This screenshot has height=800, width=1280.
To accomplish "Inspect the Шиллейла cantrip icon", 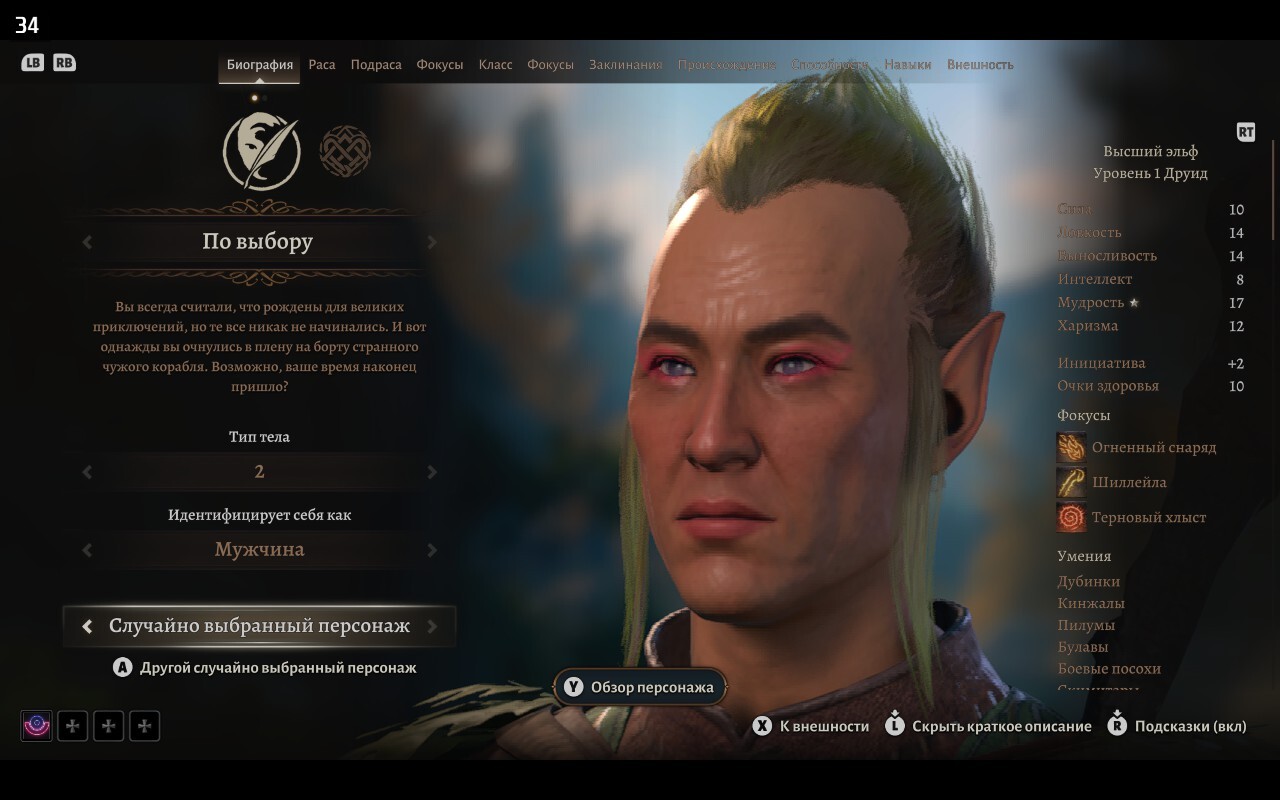I will [1071, 482].
